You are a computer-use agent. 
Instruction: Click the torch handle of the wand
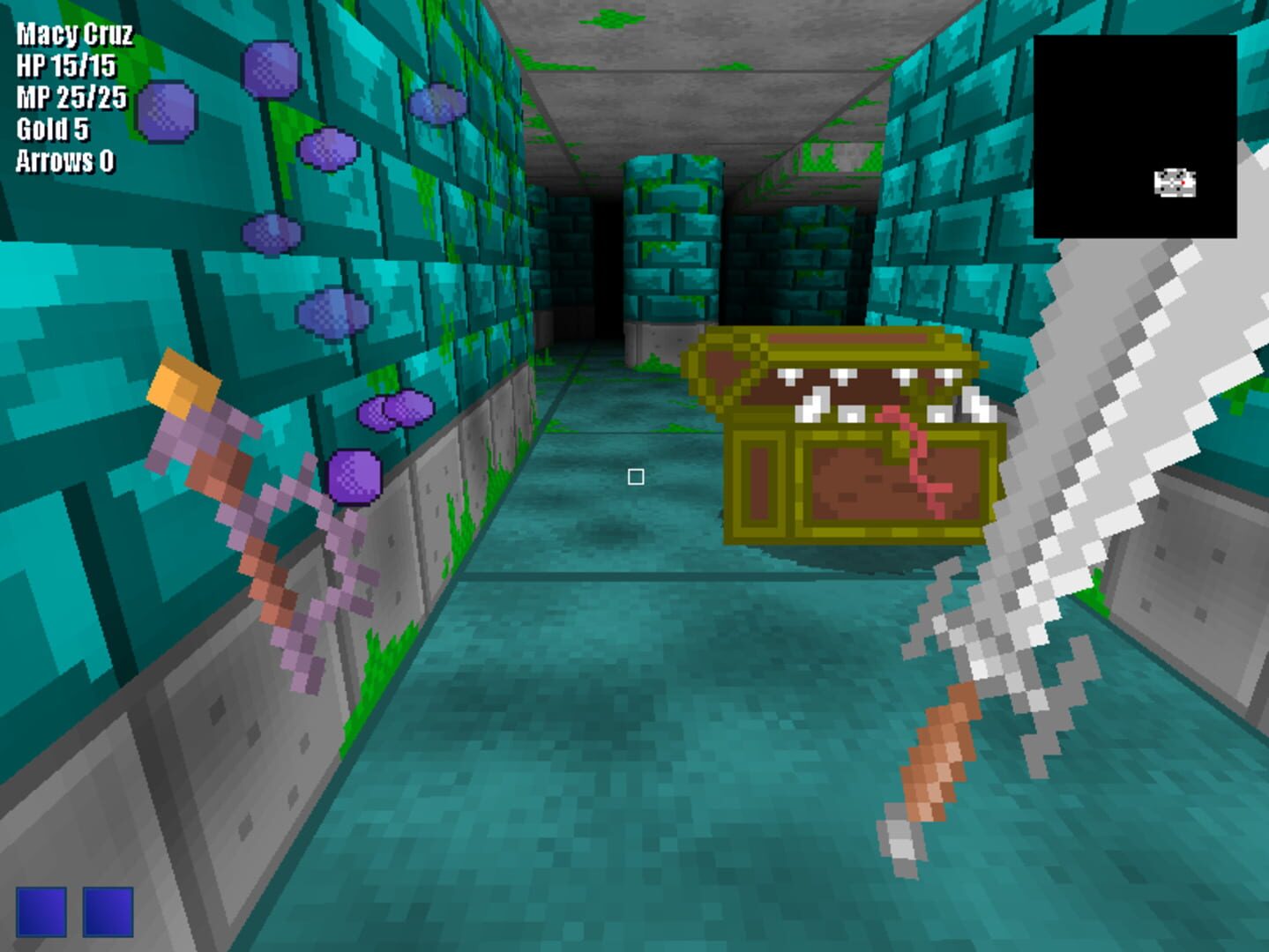pos(181,383)
